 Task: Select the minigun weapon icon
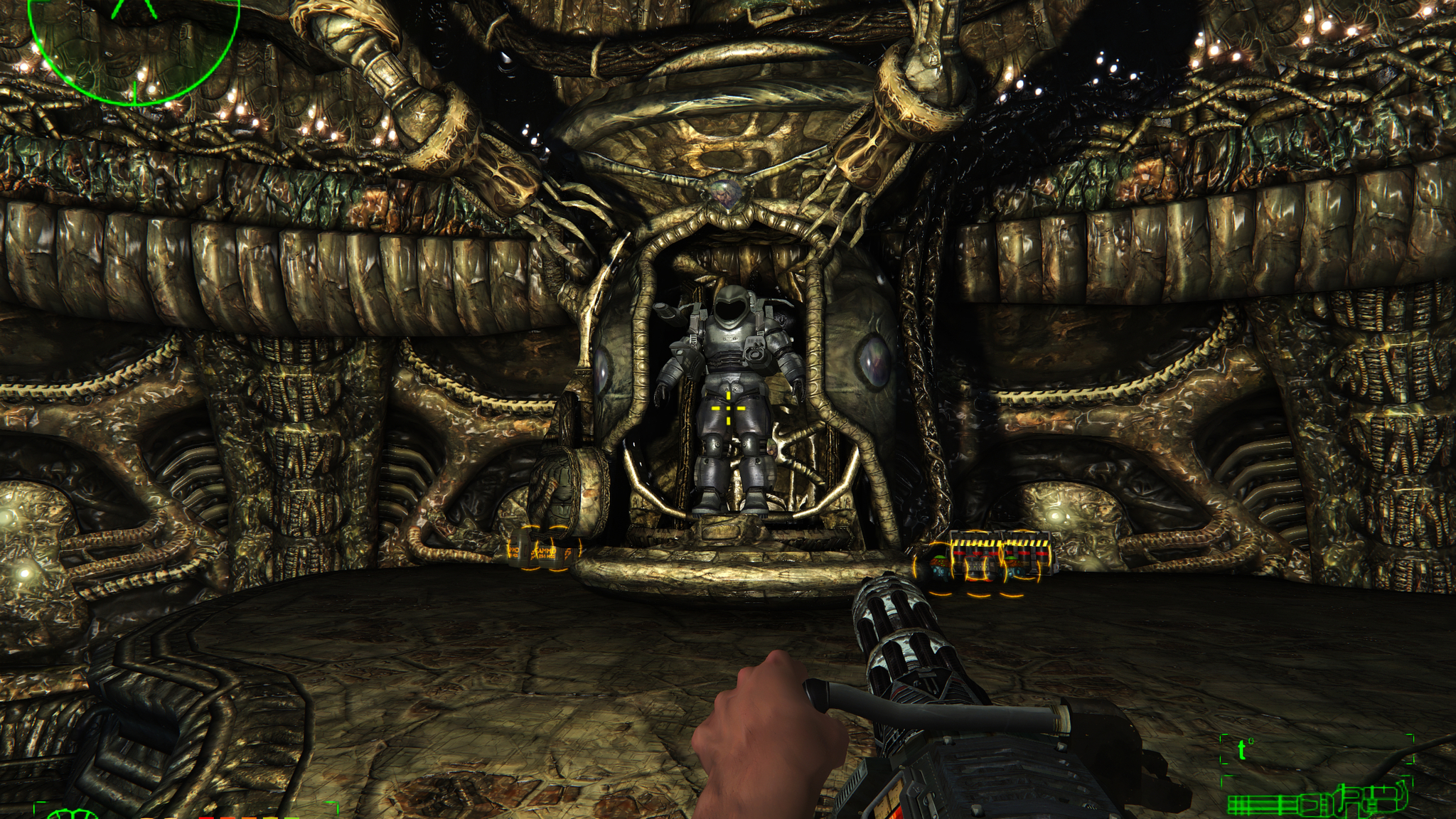click(x=1317, y=803)
